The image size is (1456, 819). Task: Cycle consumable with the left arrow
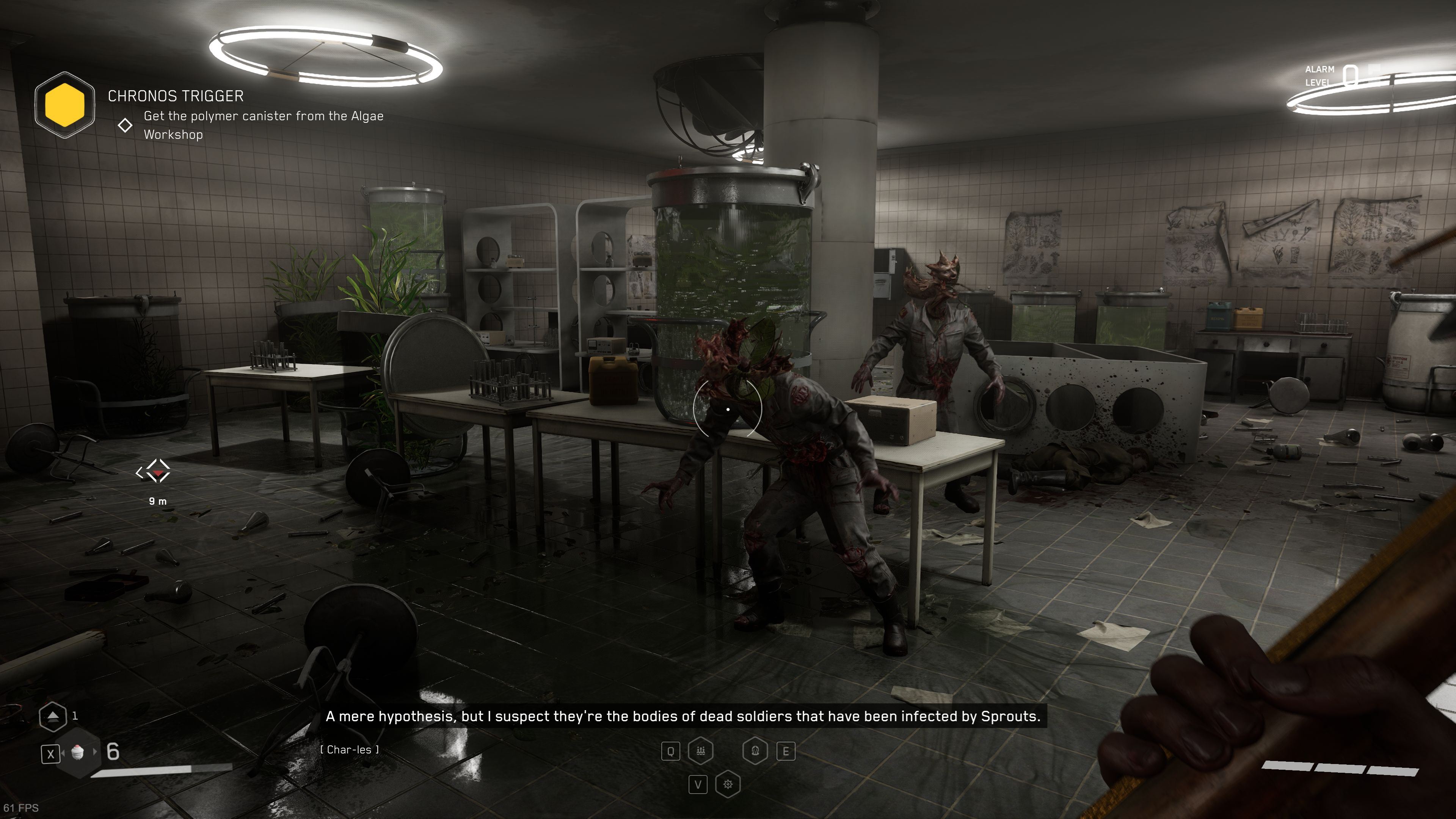(x=63, y=753)
